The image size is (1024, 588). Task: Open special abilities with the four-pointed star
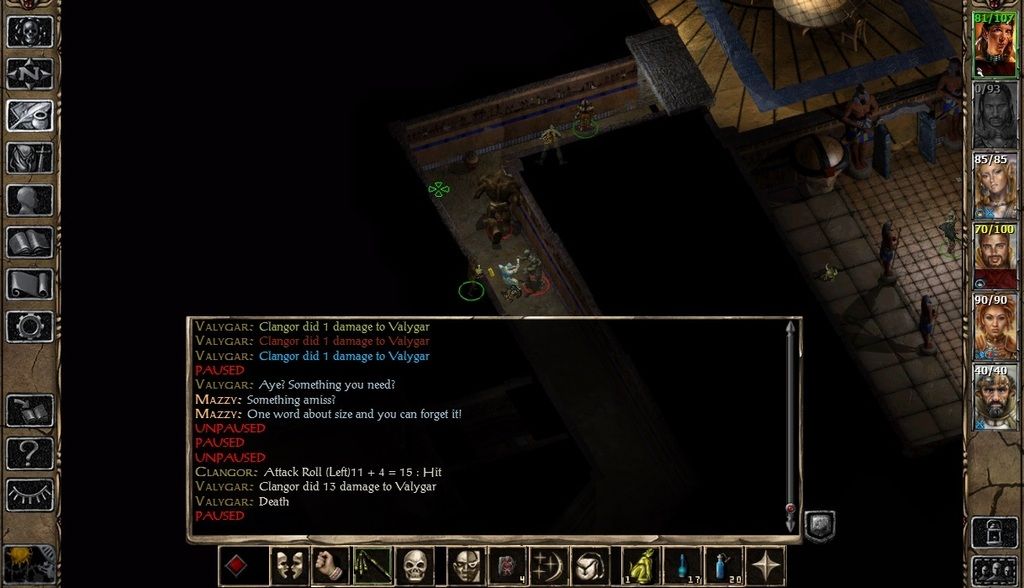[767, 566]
